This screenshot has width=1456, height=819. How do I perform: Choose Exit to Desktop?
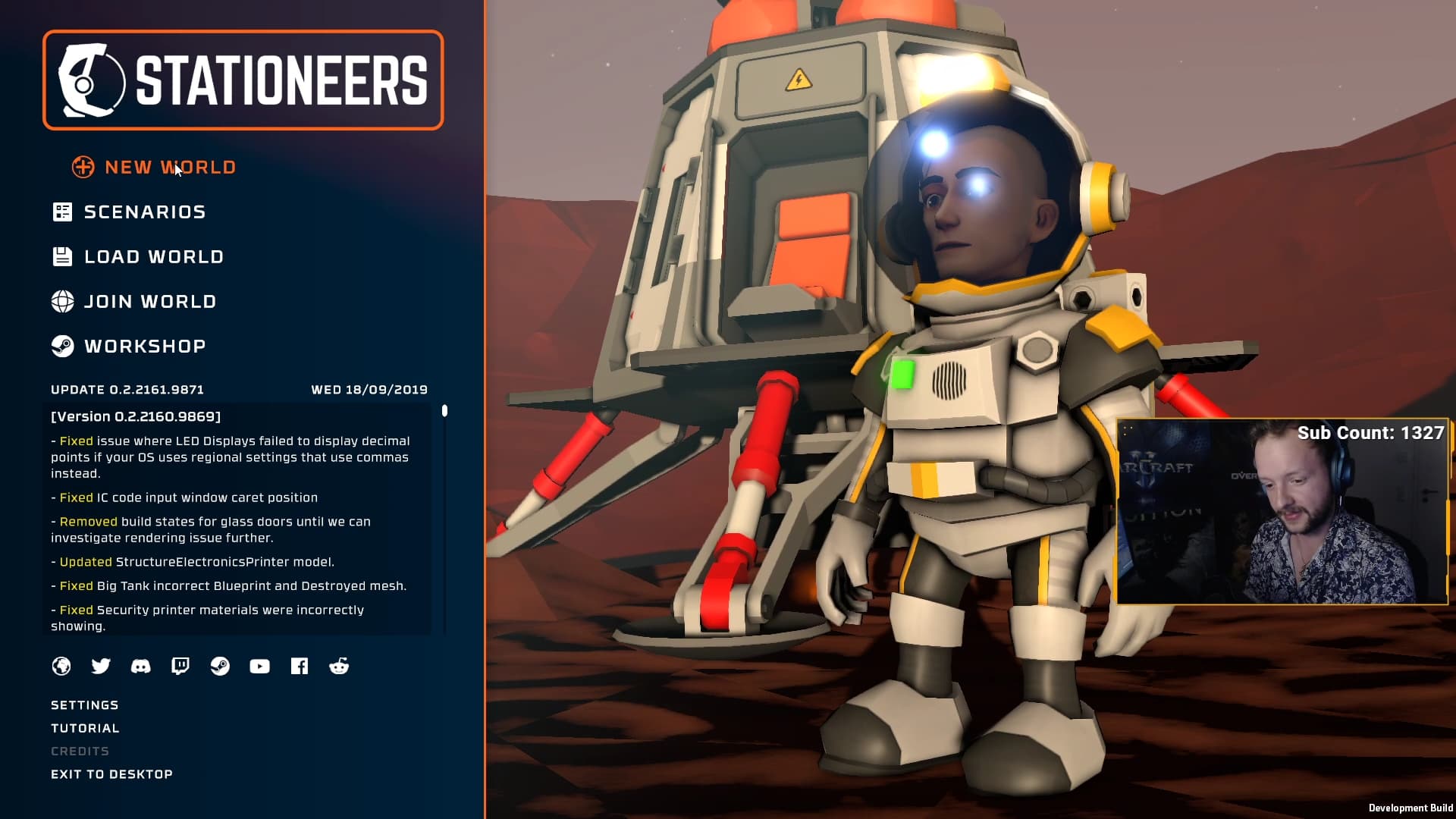click(x=111, y=774)
